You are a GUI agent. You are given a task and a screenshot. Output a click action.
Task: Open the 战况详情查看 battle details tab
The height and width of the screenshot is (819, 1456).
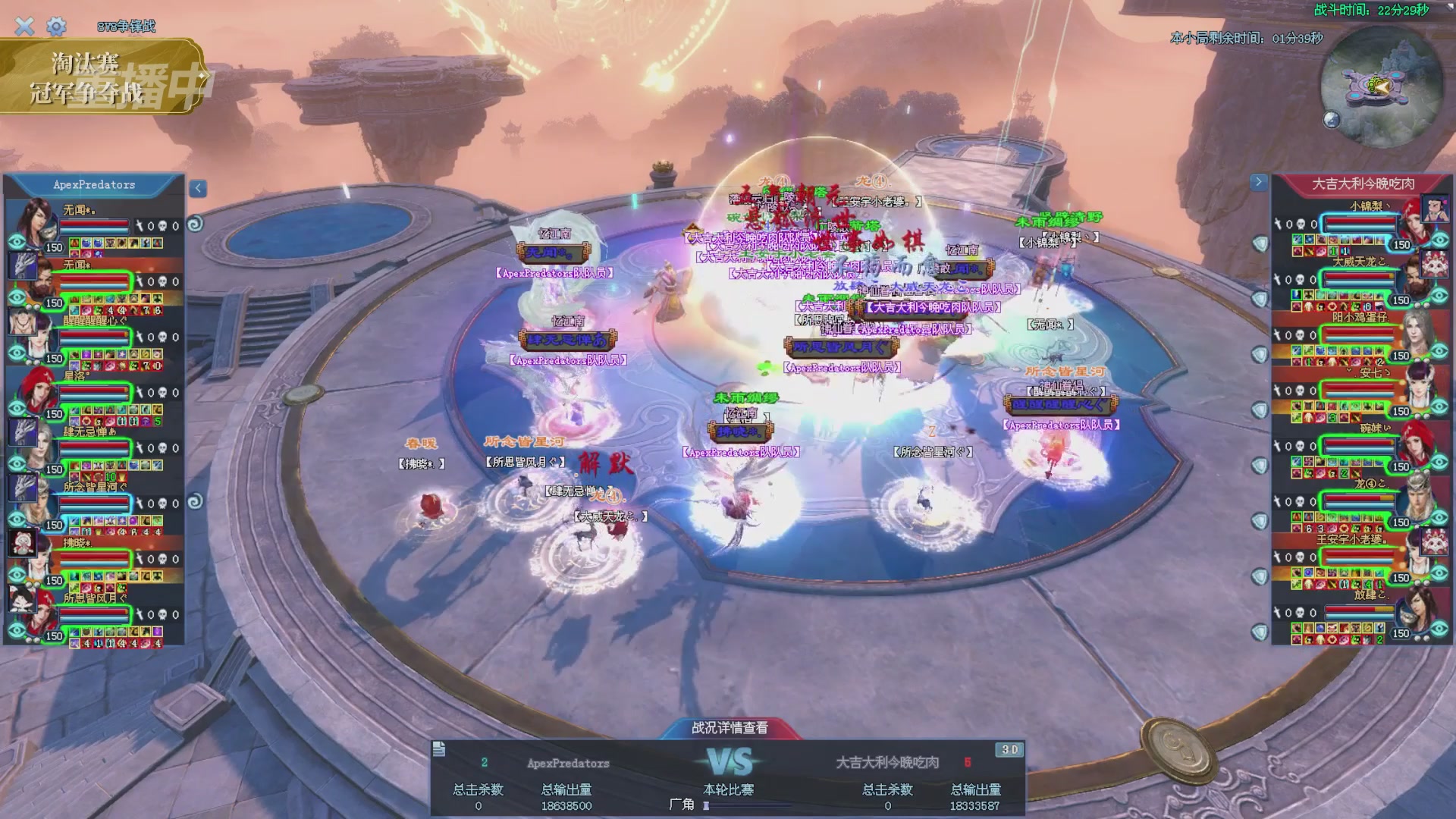click(730, 728)
